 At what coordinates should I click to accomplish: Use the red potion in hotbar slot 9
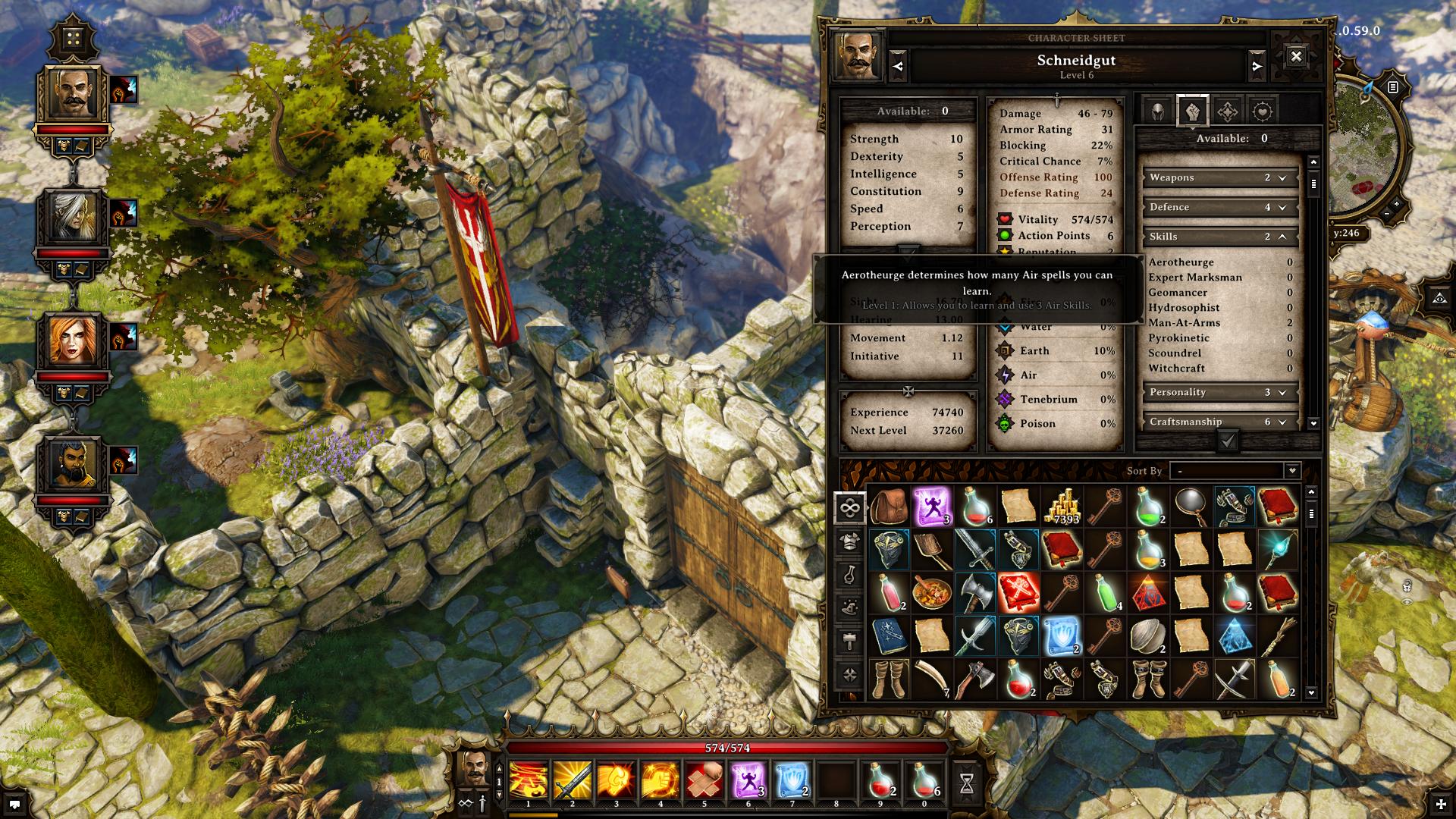[x=880, y=780]
